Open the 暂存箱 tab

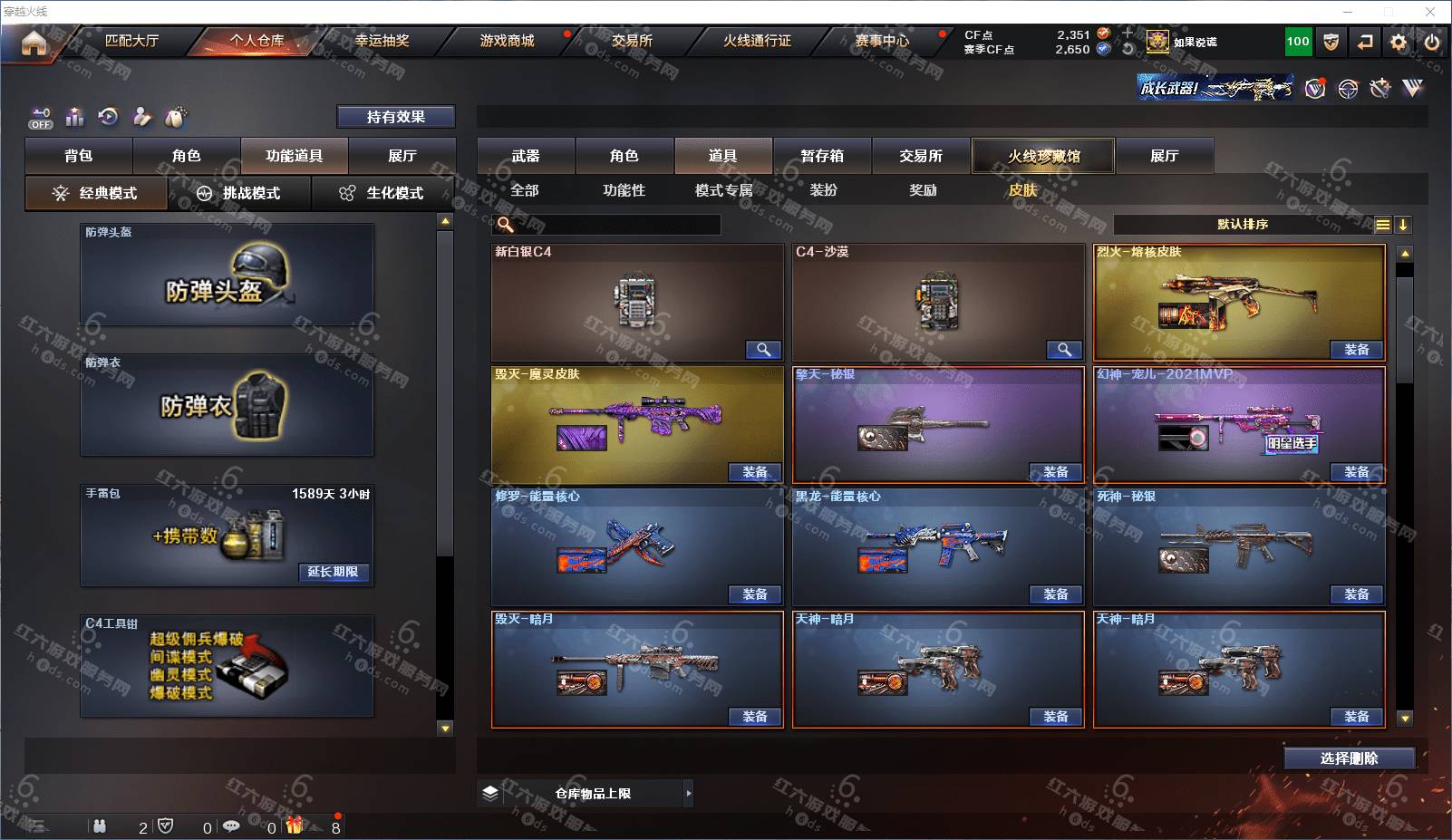pyautogui.click(x=822, y=156)
